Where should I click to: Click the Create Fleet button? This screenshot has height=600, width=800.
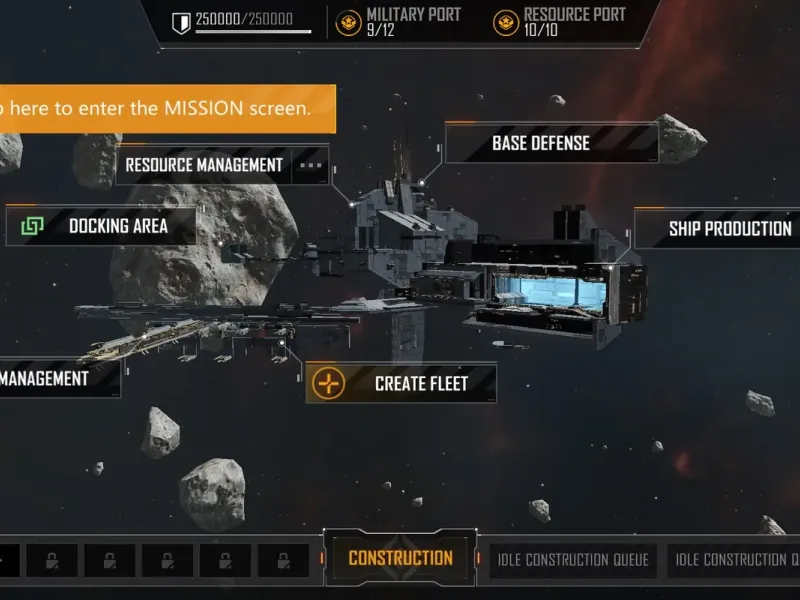[x=400, y=383]
